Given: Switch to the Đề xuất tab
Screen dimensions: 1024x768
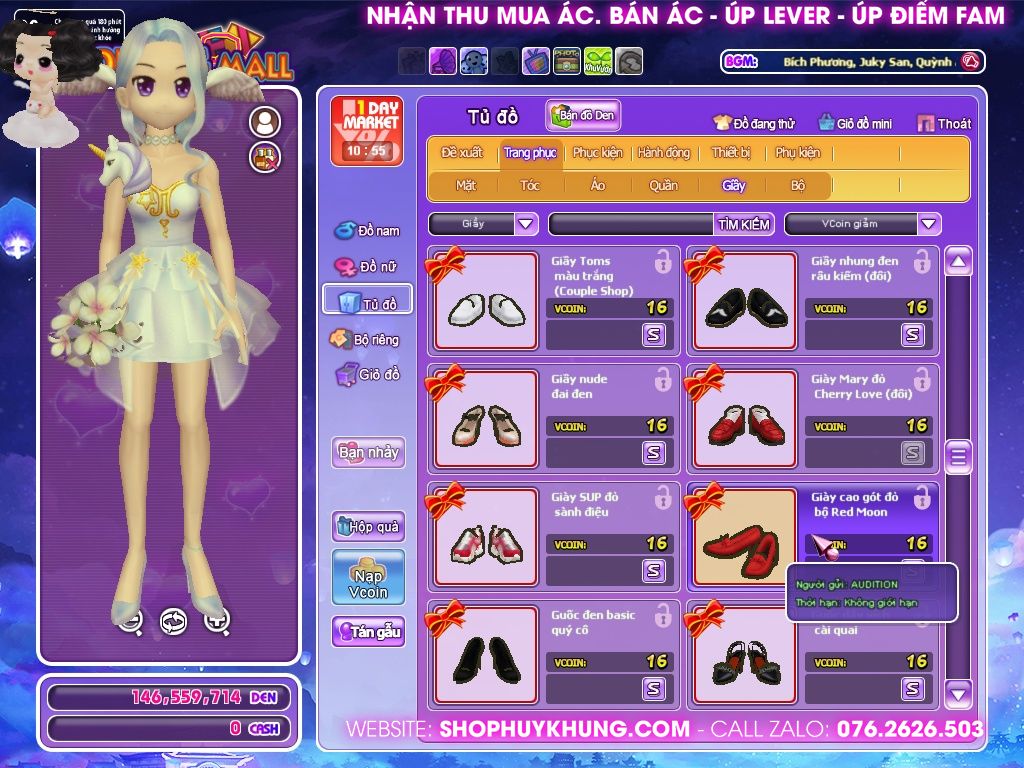Looking at the screenshot, I should pyautogui.click(x=462, y=153).
